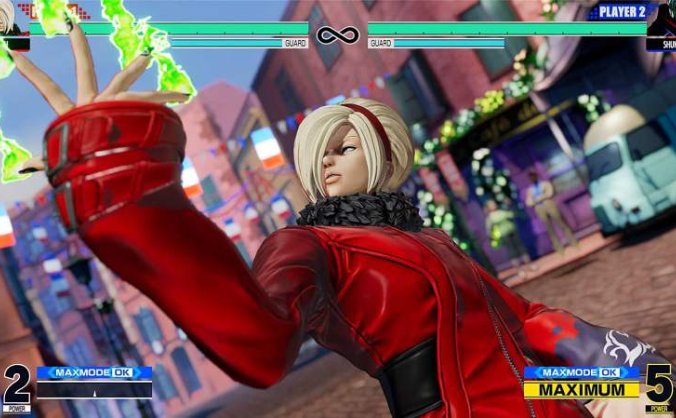Click player one's MAXMODE OK indicator
Viewport: 676px width, 418px height.
click(x=94, y=373)
